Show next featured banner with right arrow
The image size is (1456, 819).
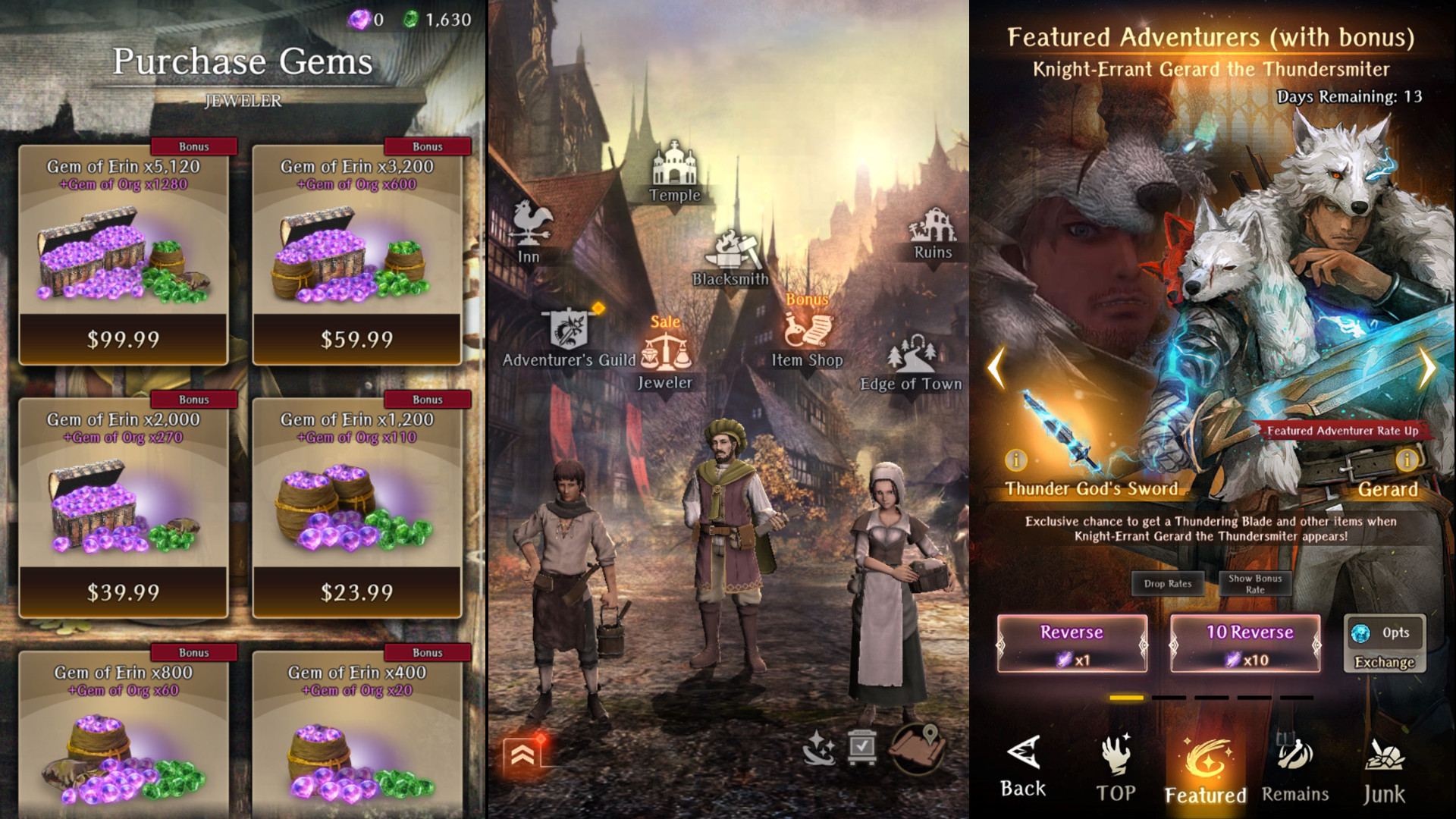[1427, 369]
